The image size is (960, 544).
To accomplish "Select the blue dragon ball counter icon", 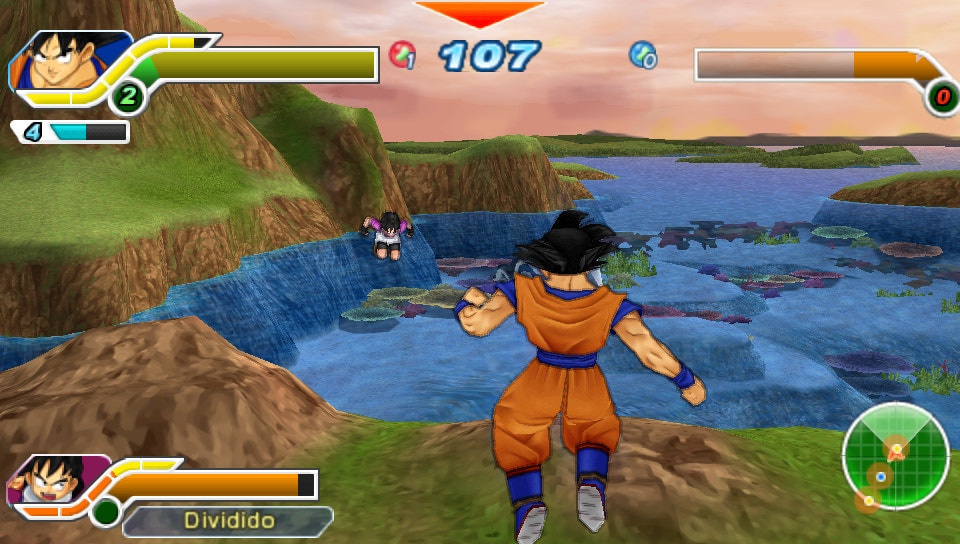I will point(642,54).
